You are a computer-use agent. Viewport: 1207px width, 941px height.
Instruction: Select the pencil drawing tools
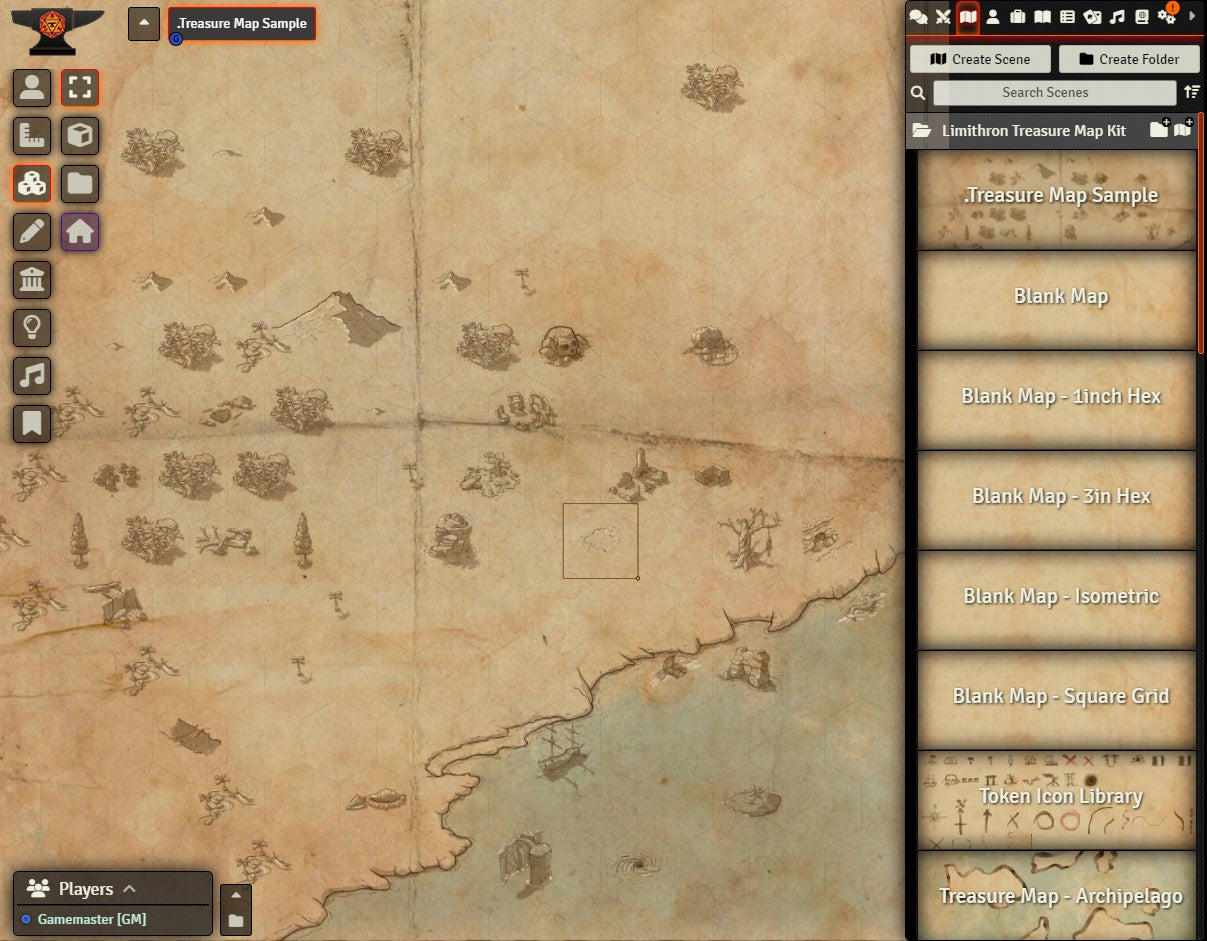32,232
